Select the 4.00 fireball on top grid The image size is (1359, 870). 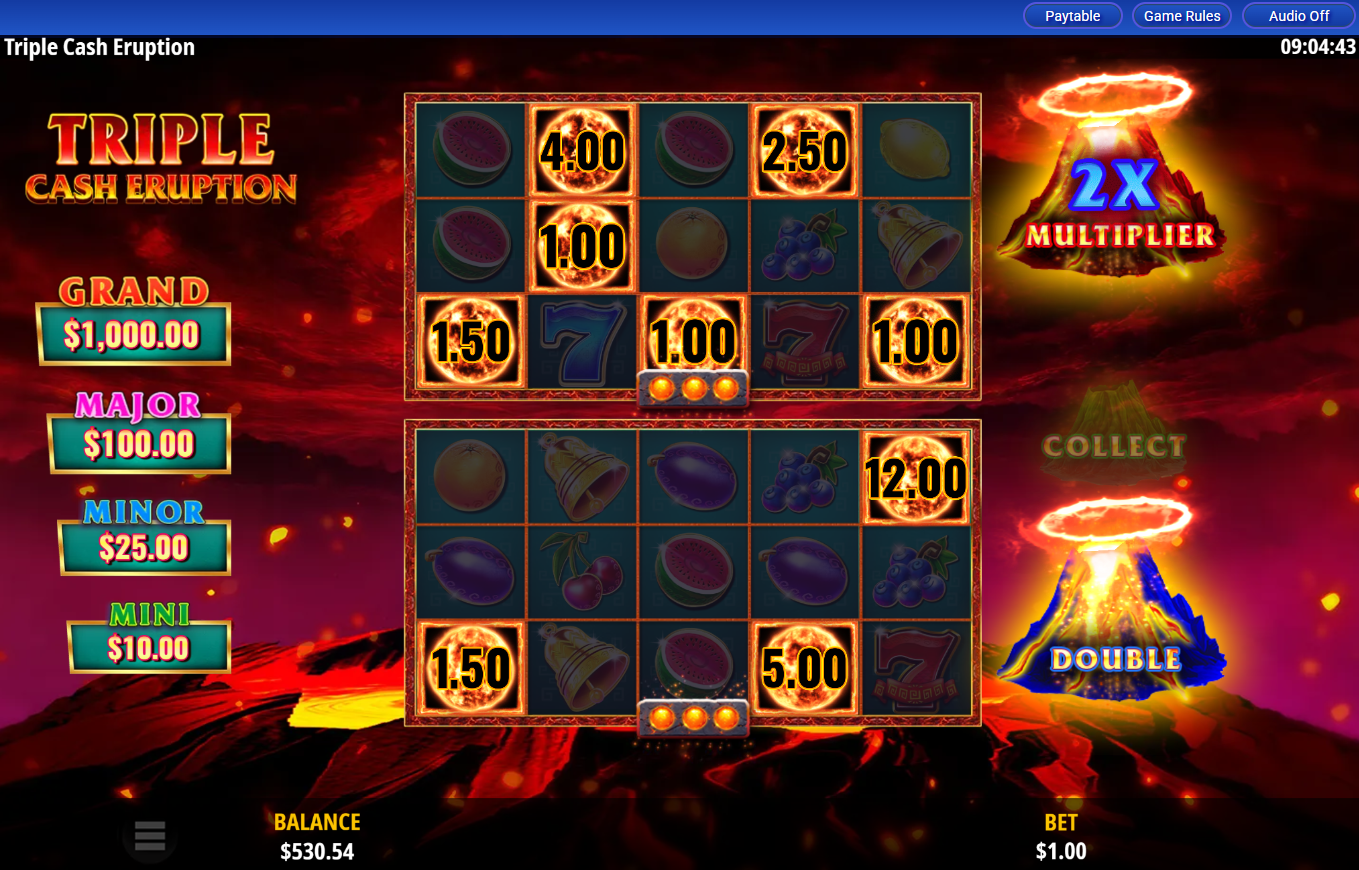click(x=582, y=152)
